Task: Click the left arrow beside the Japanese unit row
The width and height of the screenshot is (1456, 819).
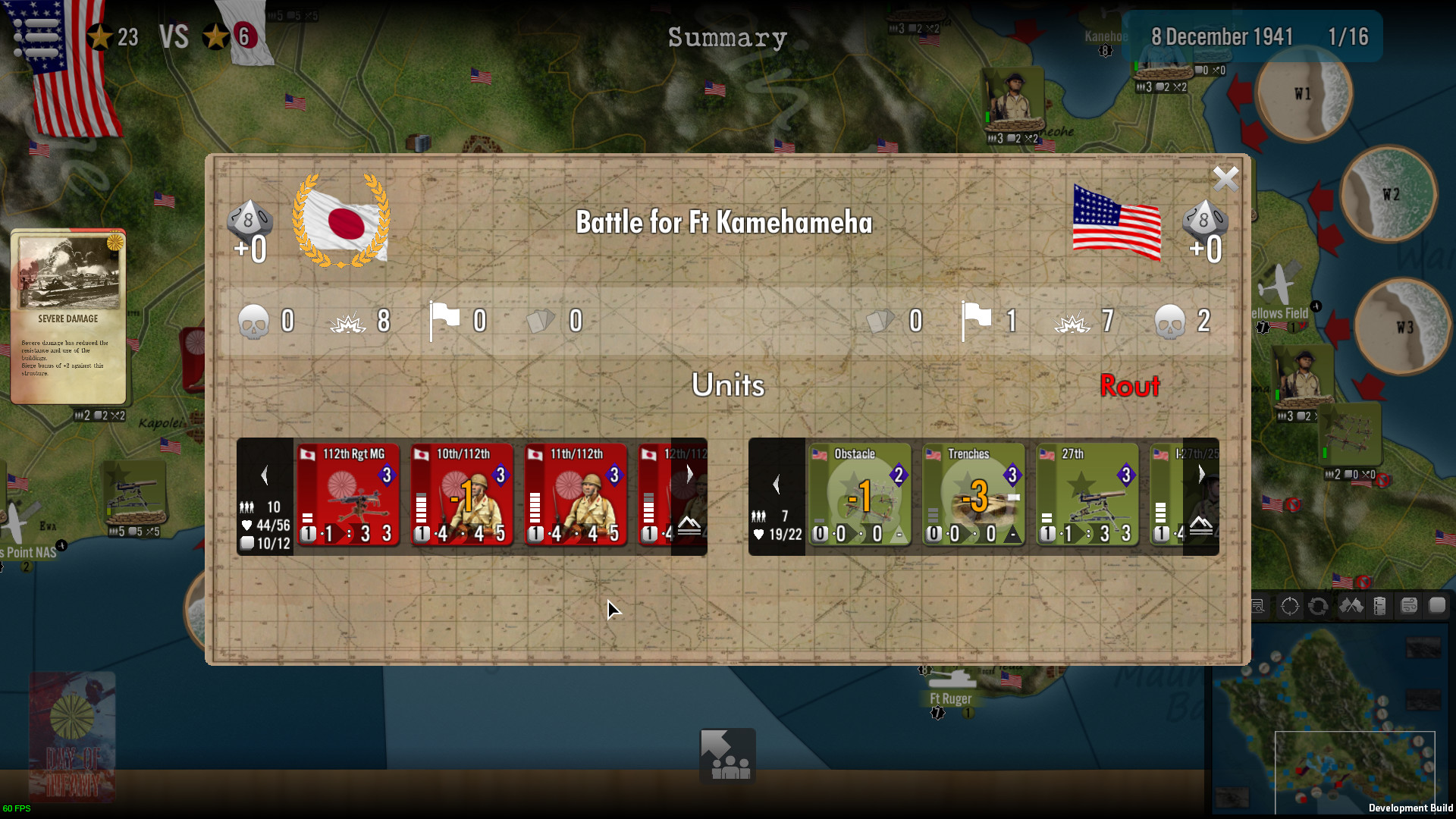Action: [x=265, y=475]
